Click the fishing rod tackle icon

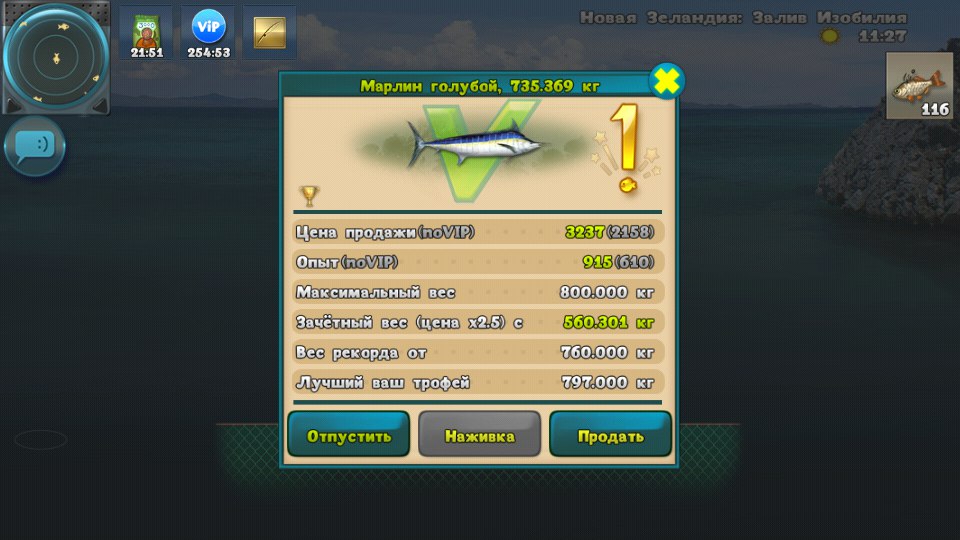pos(270,33)
